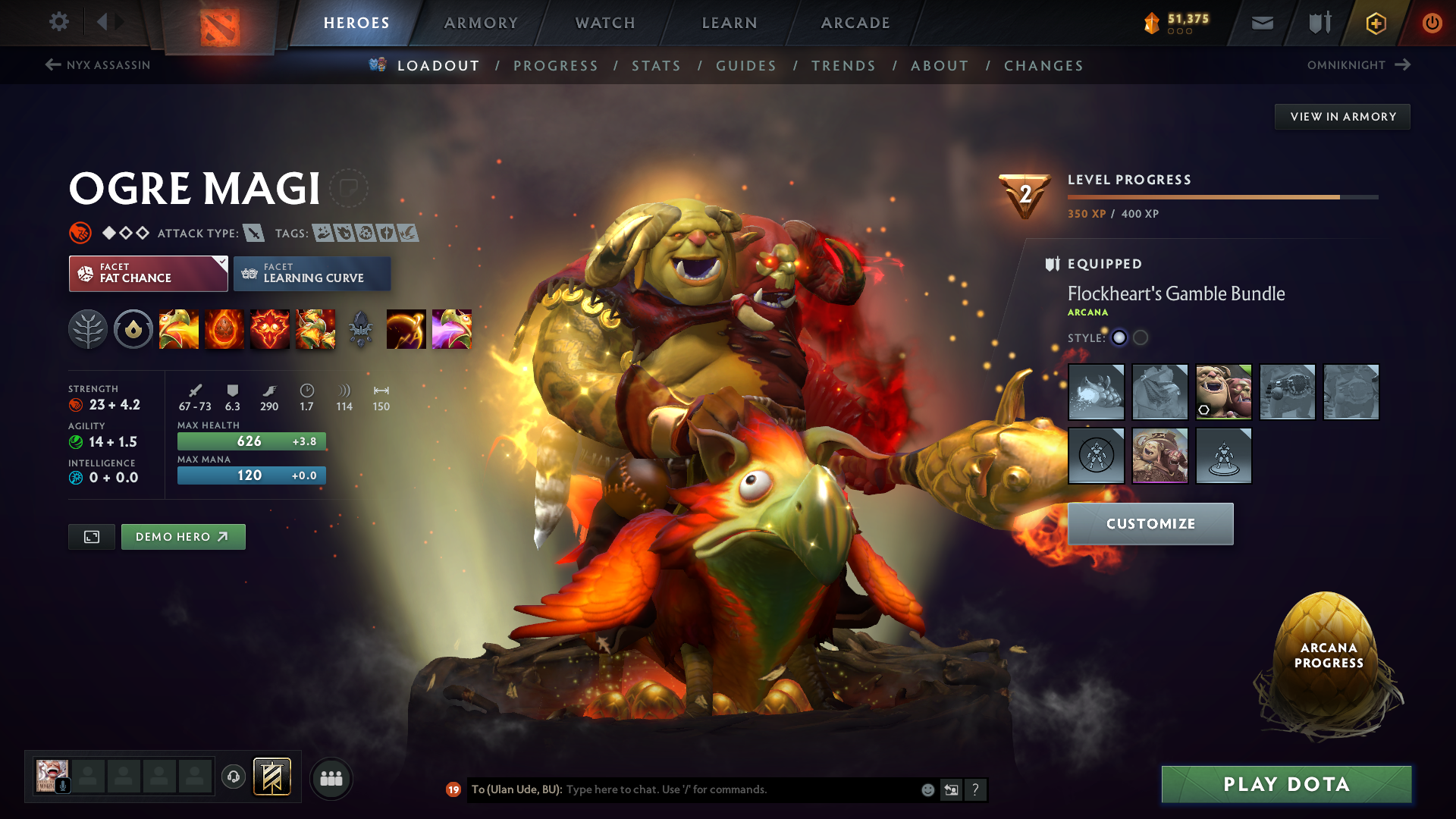Select the second style radio button
Viewport: 1456px width, 819px height.
[1140, 338]
